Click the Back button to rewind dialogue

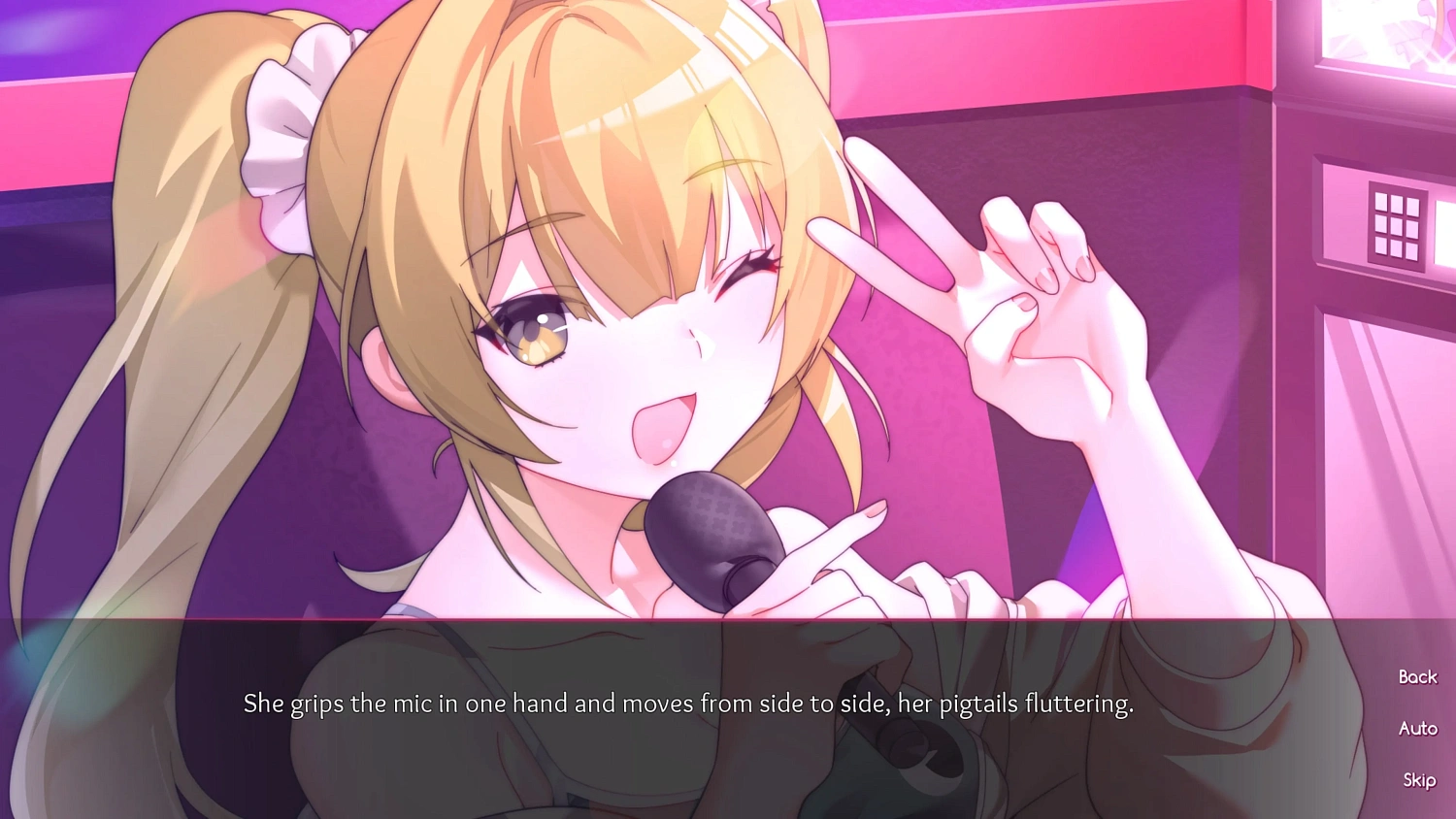point(1416,676)
